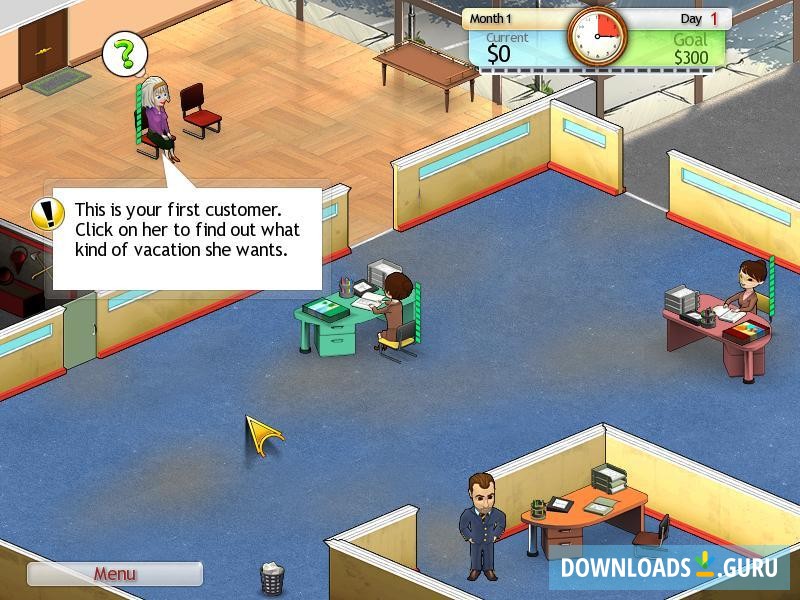
Task: Click the green question mark bubble
Action: tap(124, 52)
